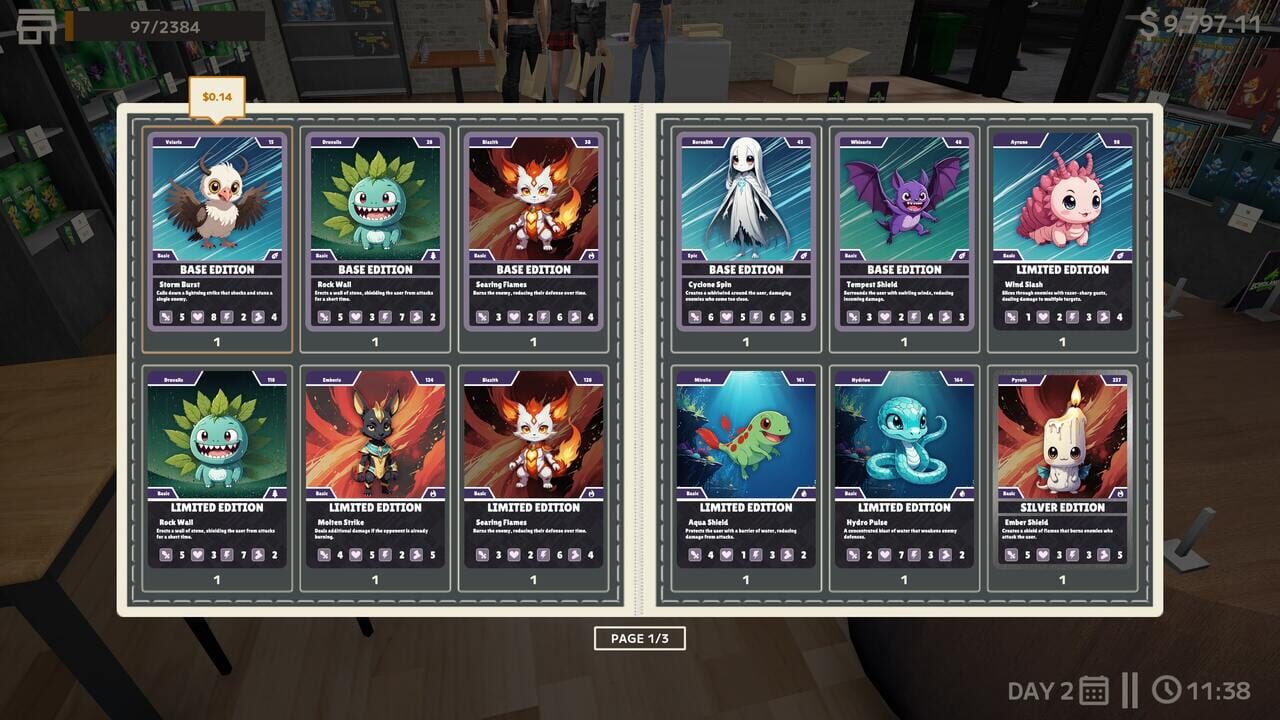Pick the Limited Edition Searing Flames card

(533, 469)
